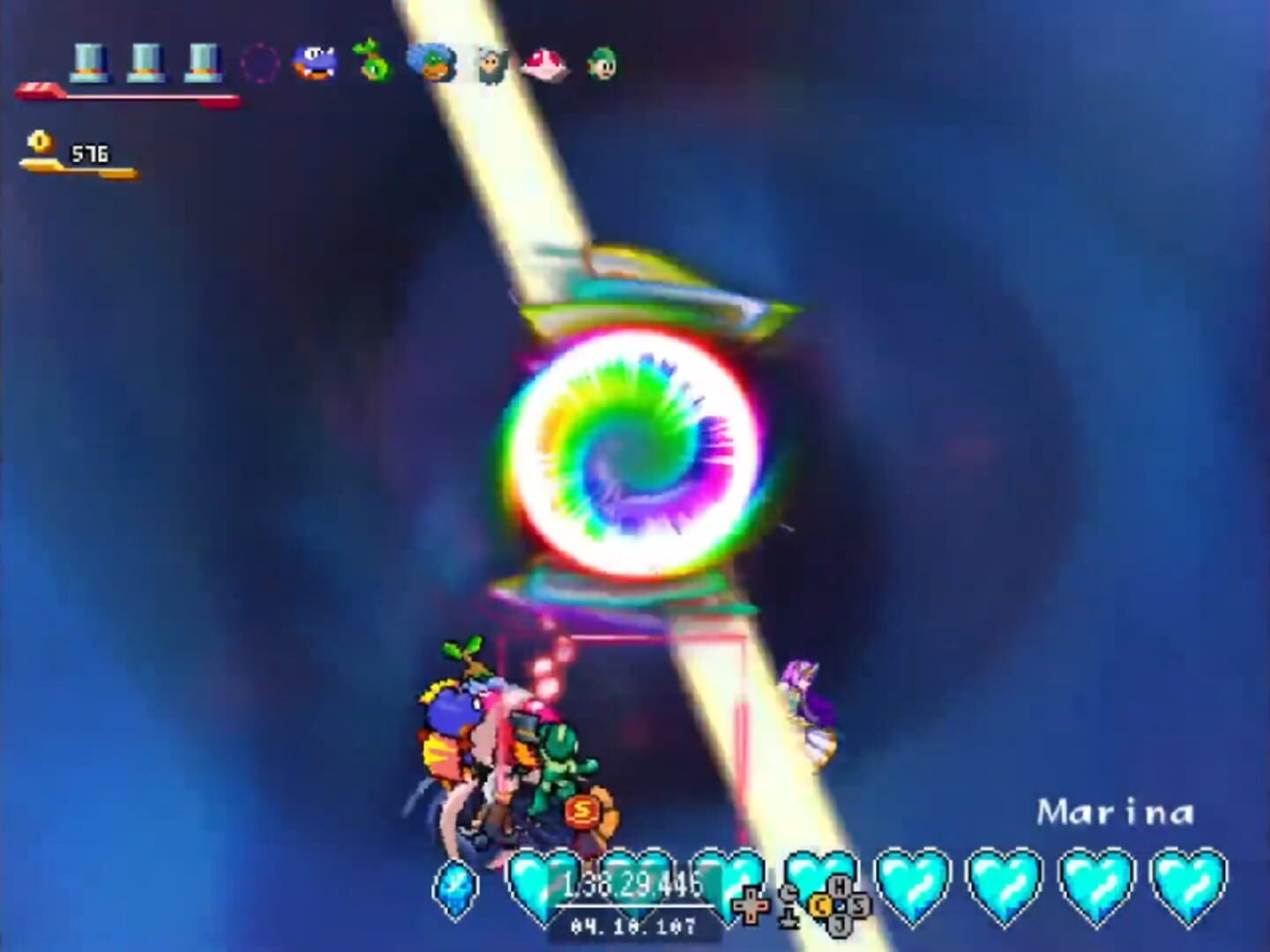The width and height of the screenshot is (1270, 952).
Task: Toggle the third top hat slot
Action: click(x=203, y=62)
